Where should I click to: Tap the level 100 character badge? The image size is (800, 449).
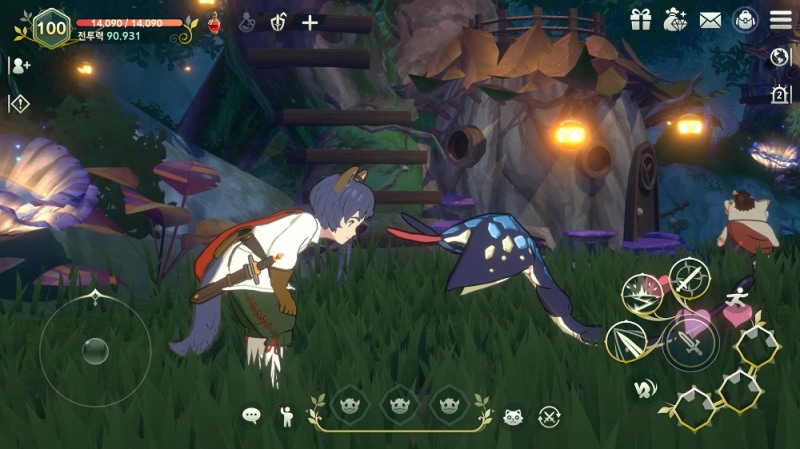(x=50, y=27)
